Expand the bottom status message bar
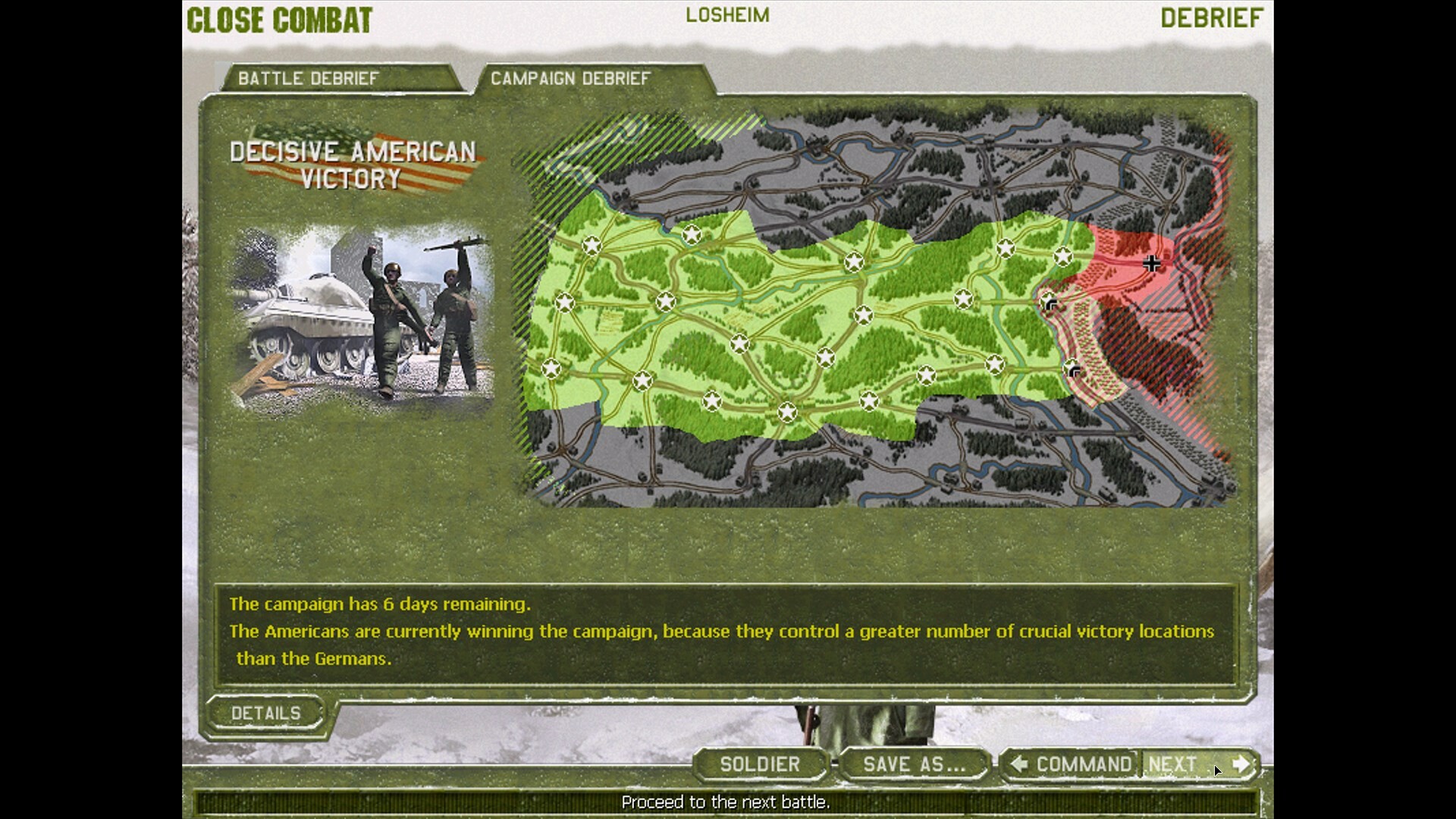 (726, 801)
